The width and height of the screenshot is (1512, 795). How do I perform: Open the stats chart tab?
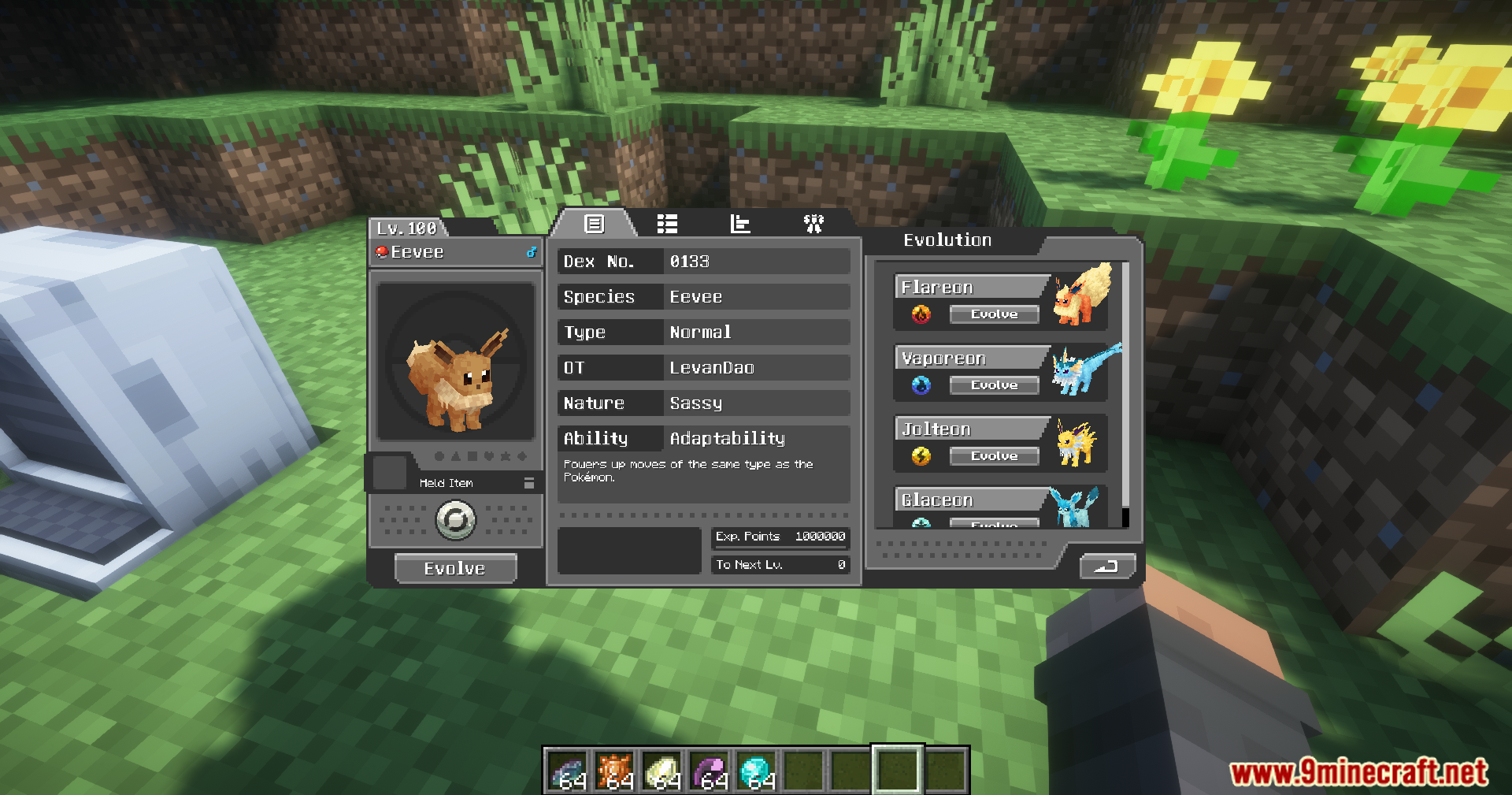[740, 225]
